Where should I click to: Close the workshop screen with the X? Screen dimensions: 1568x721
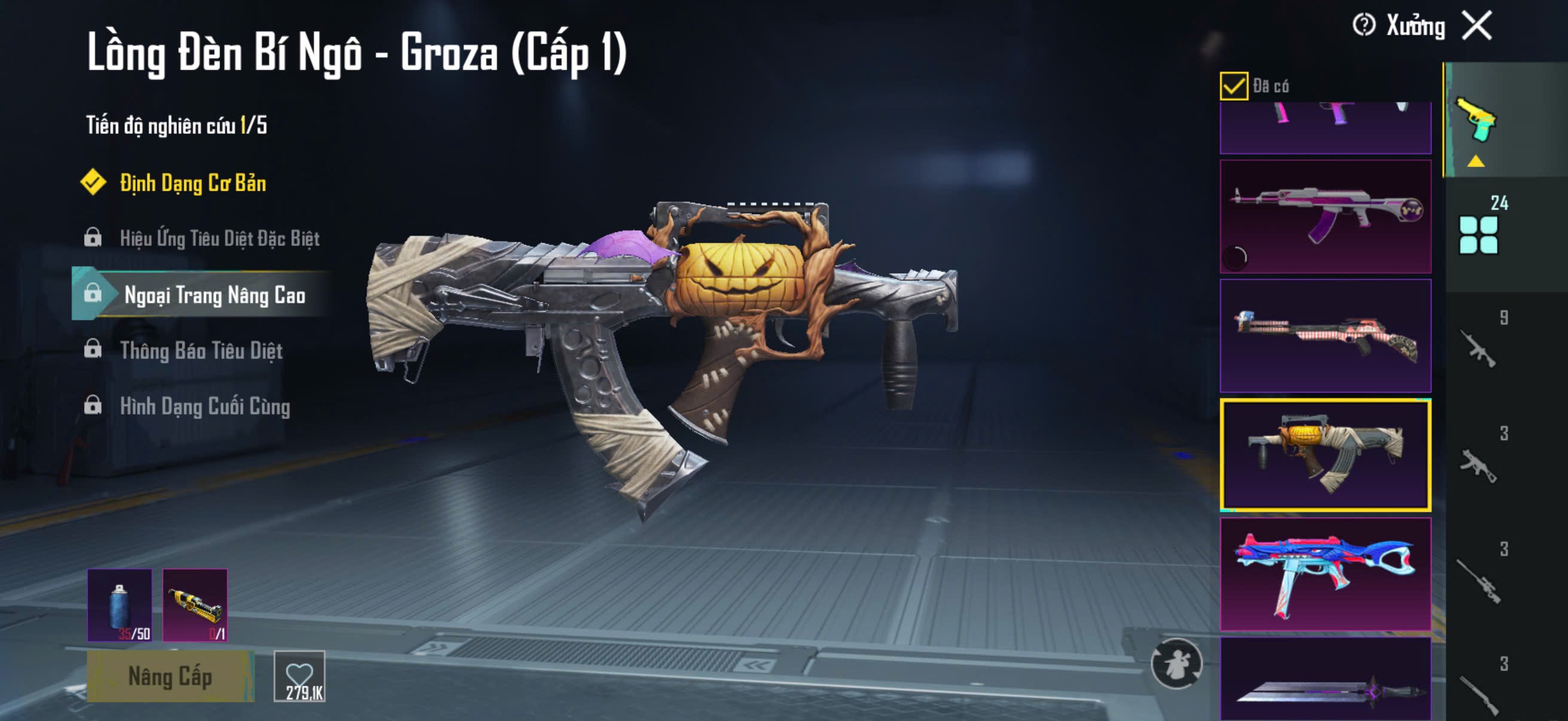point(1477,26)
